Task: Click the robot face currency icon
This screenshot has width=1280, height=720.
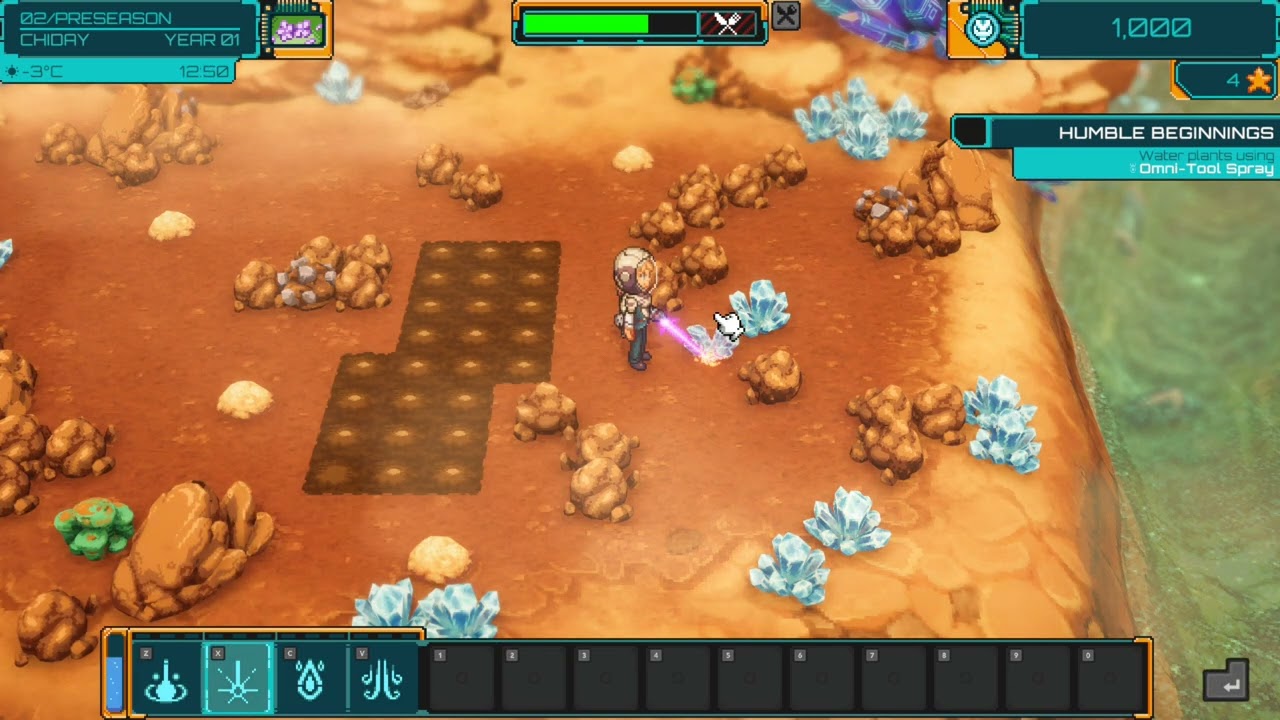Action: 981,29
